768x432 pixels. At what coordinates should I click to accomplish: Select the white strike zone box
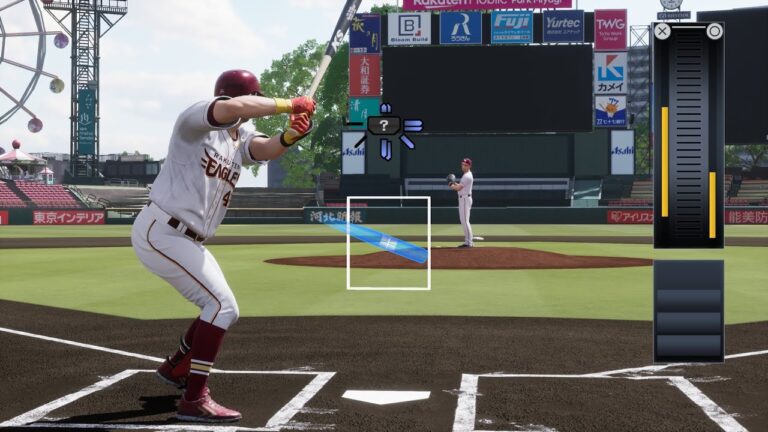point(388,243)
